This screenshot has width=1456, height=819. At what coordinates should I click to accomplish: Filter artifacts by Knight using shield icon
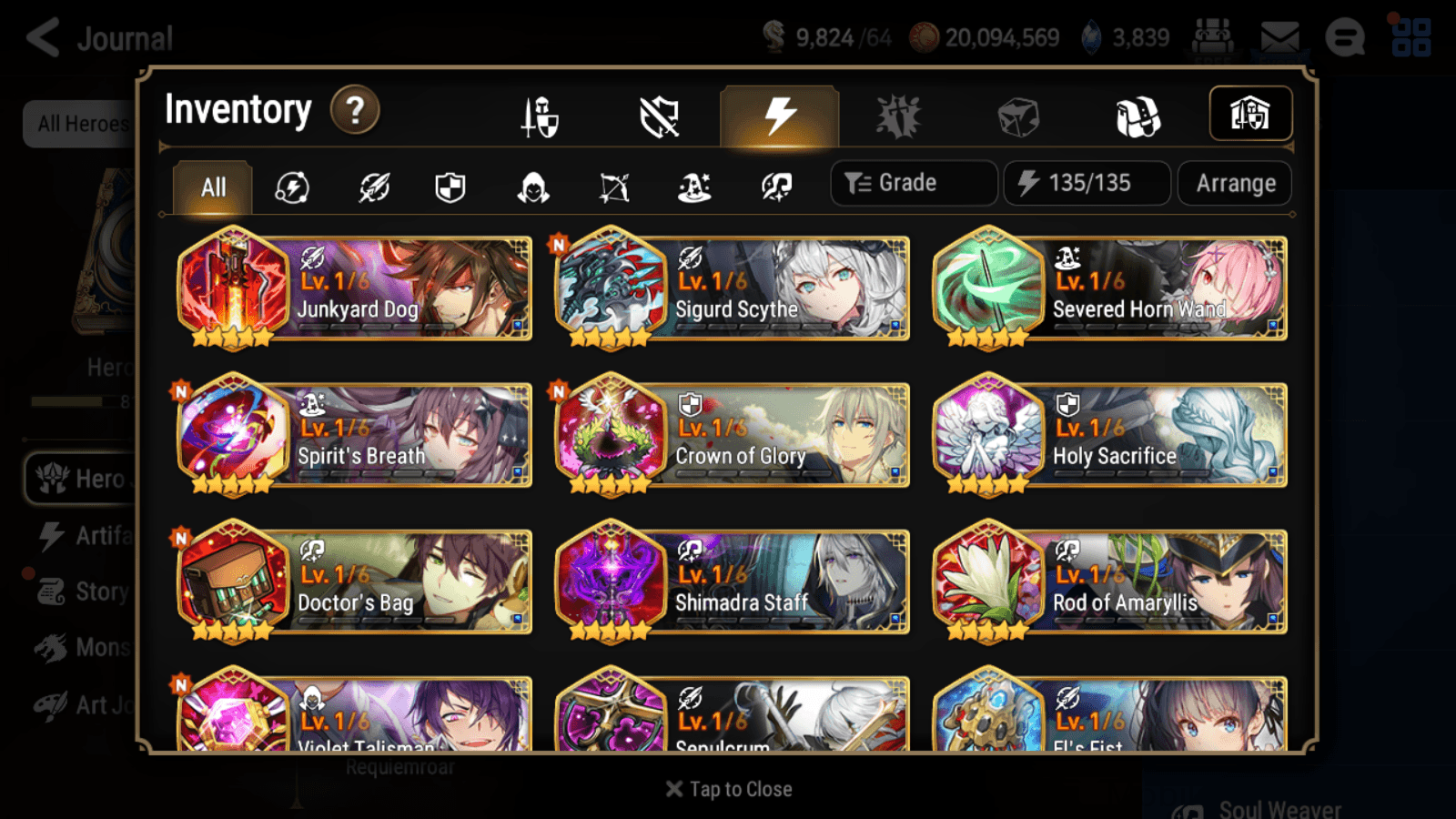[x=450, y=187]
